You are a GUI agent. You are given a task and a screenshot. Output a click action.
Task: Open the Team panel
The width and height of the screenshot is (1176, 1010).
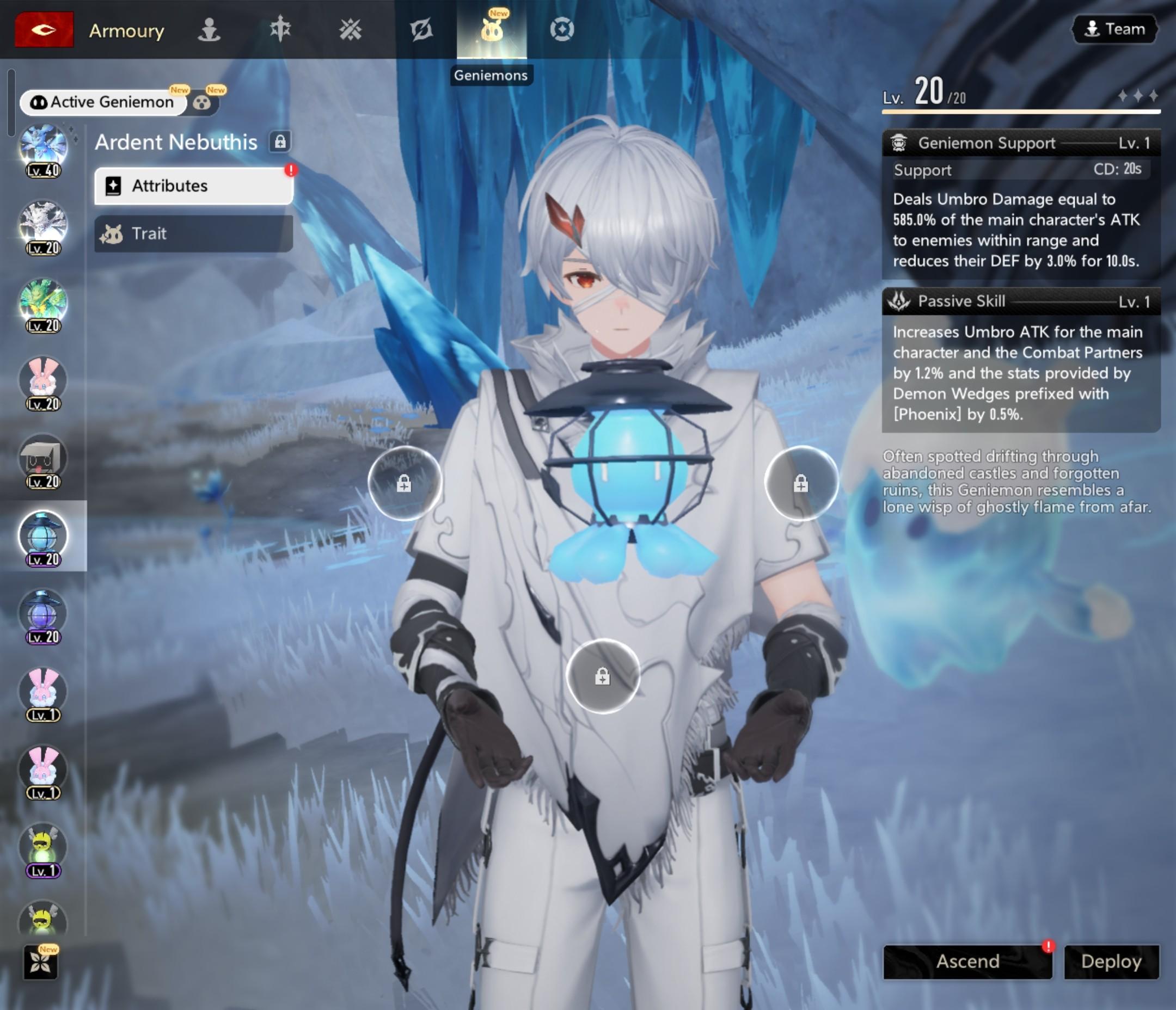pos(1114,29)
